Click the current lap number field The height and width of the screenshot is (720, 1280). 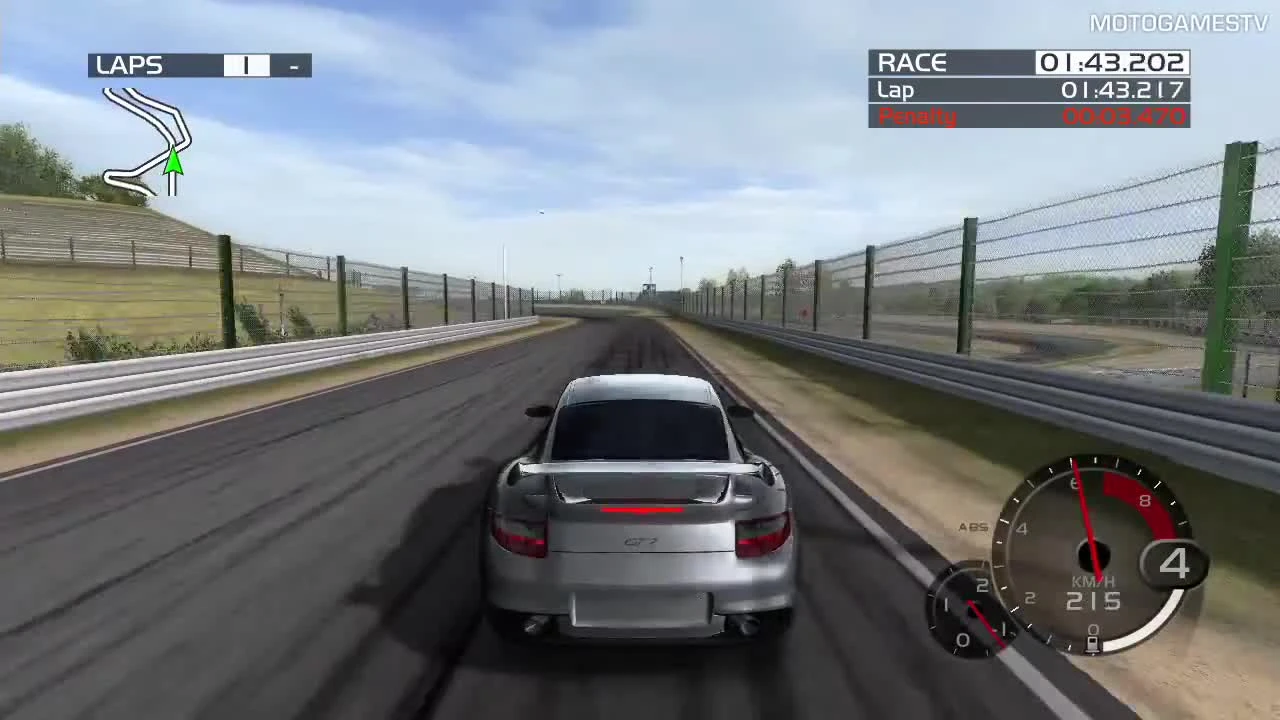246,65
